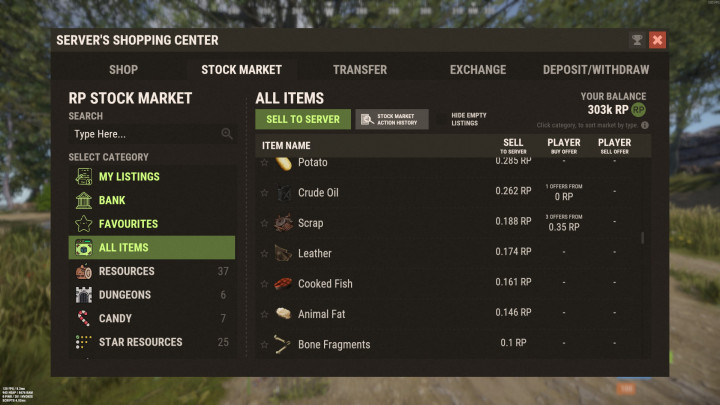Select the Dungeons category
Viewport: 720px width, 405px height.
click(x=125, y=295)
